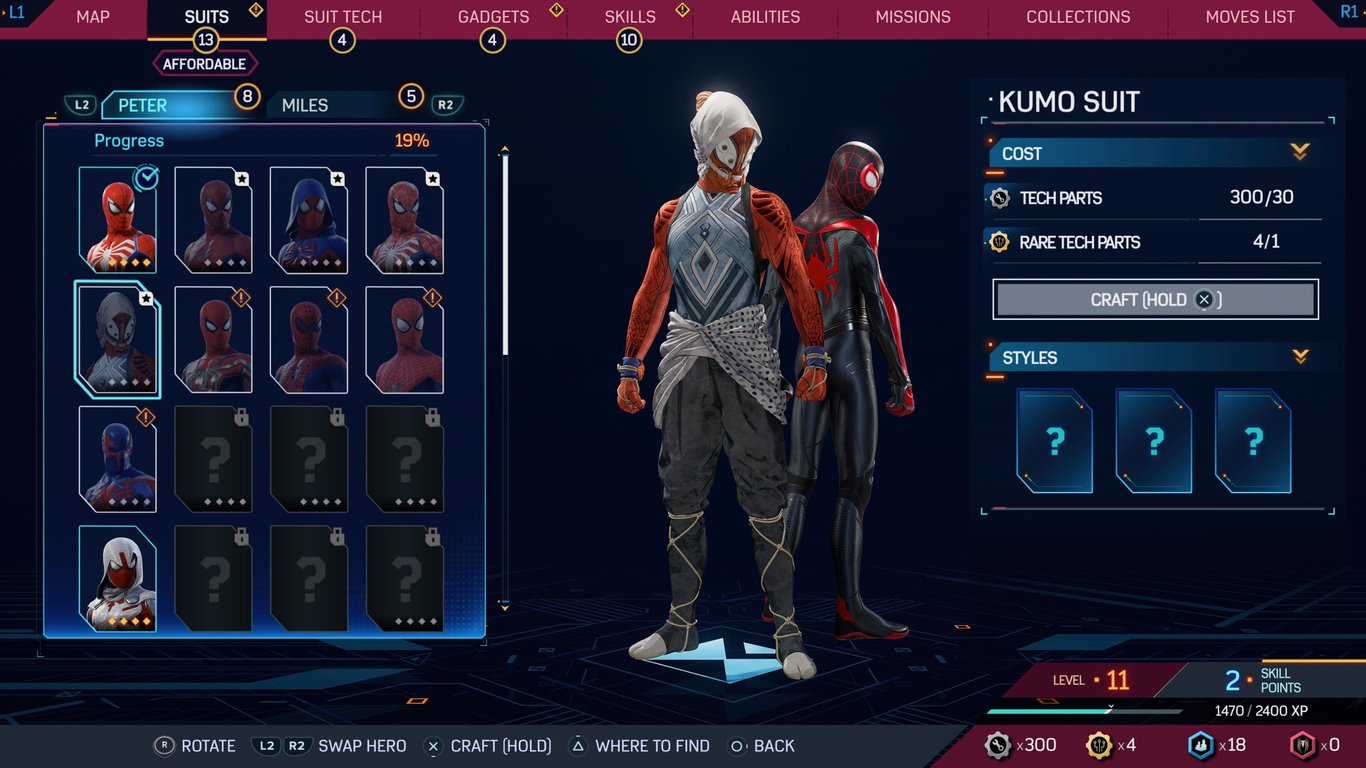Go to the Skills tab
Screen dimensions: 1366x768
(630, 17)
